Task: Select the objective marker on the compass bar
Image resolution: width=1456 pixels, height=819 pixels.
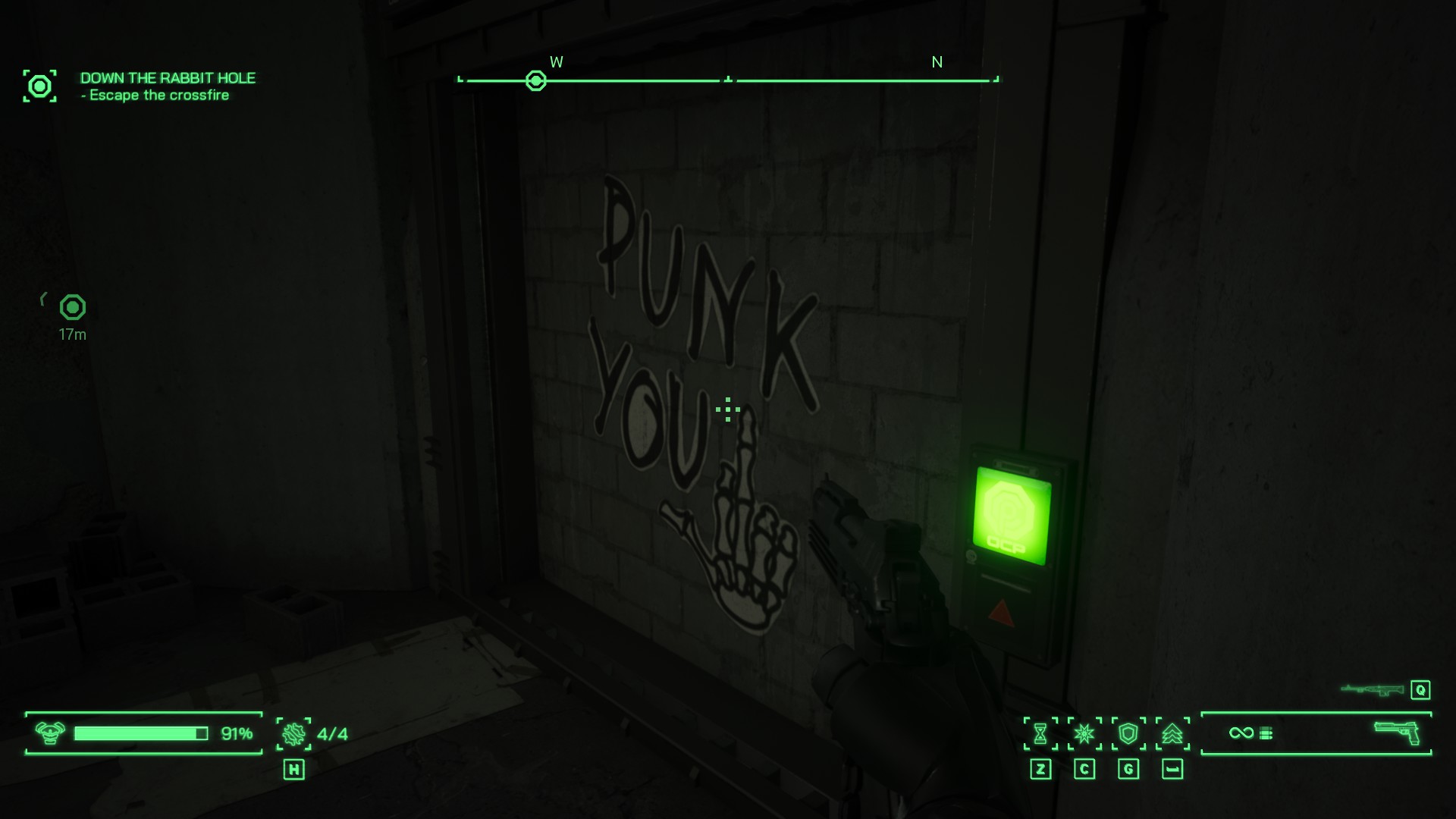Action: 536,81
